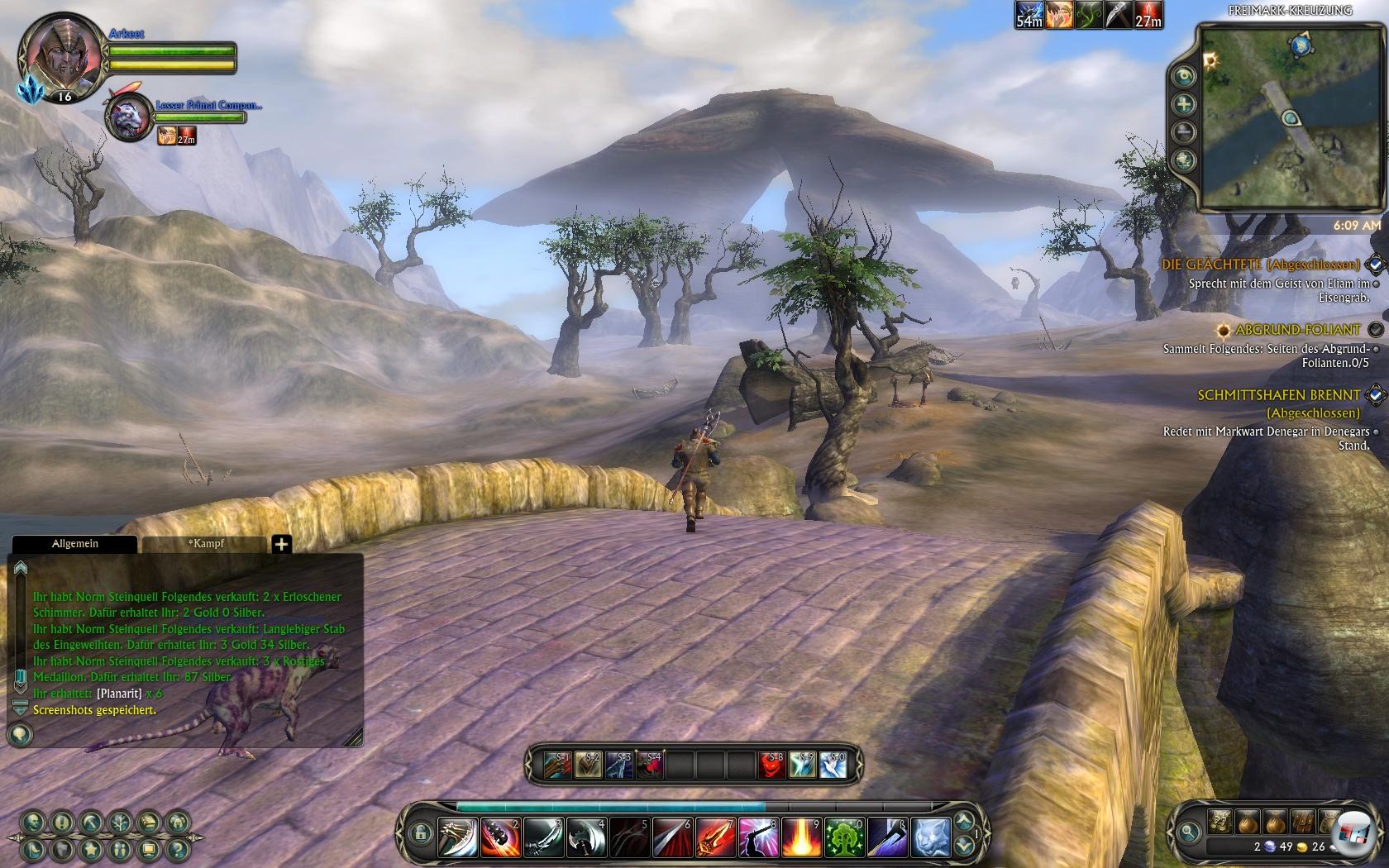
Task: Open the help question mark menu button
Action: (176, 849)
